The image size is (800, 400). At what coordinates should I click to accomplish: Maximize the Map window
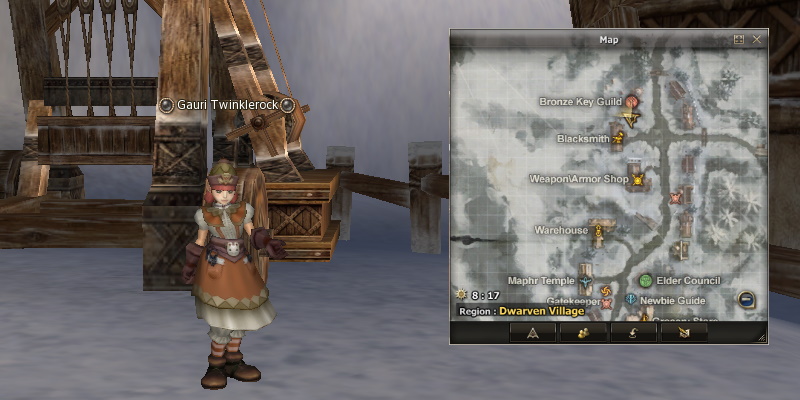[739, 40]
